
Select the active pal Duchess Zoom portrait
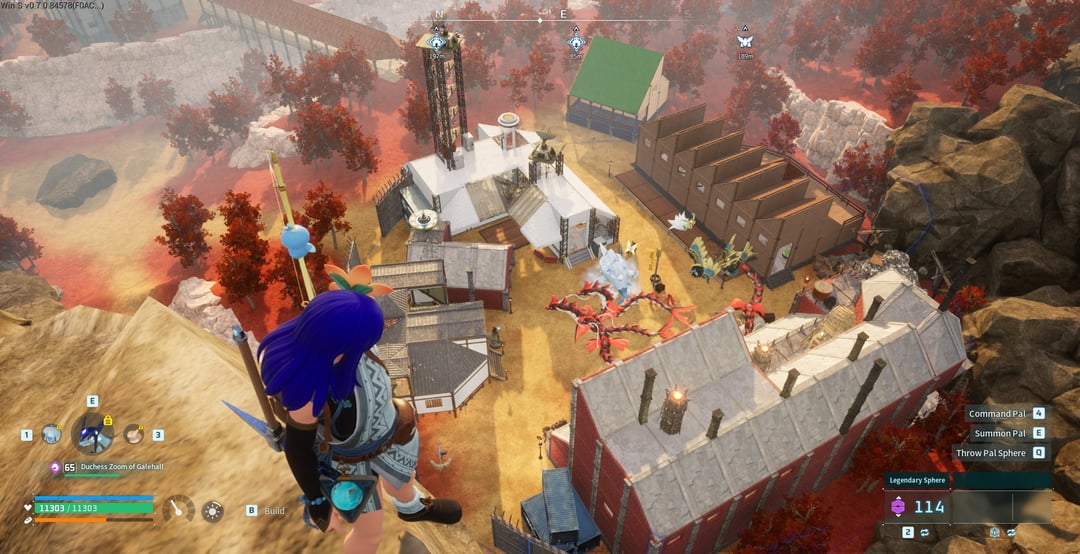(x=92, y=434)
